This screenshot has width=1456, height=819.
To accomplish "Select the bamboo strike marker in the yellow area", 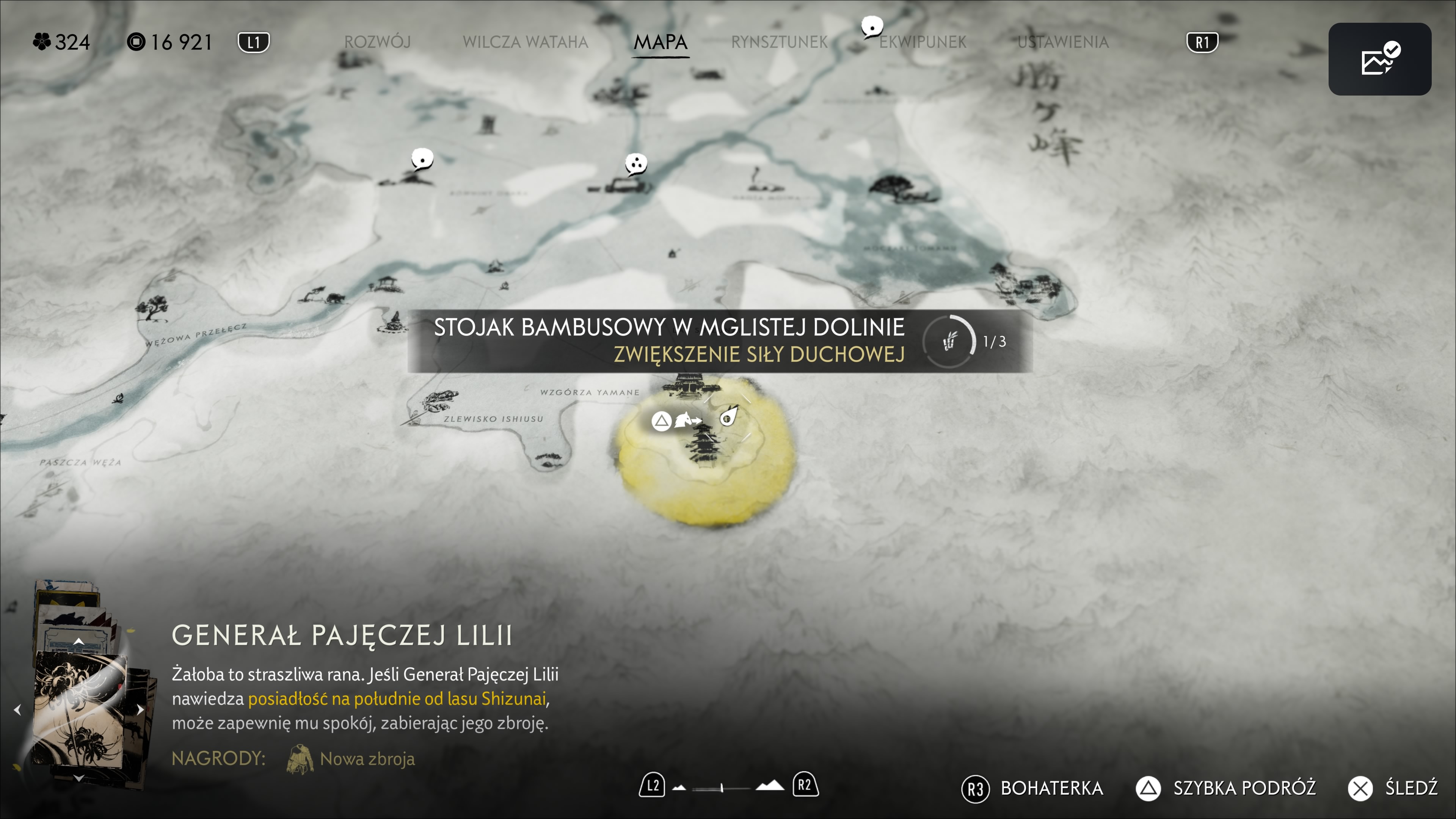I will pyautogui.click(x=728, y=419).
